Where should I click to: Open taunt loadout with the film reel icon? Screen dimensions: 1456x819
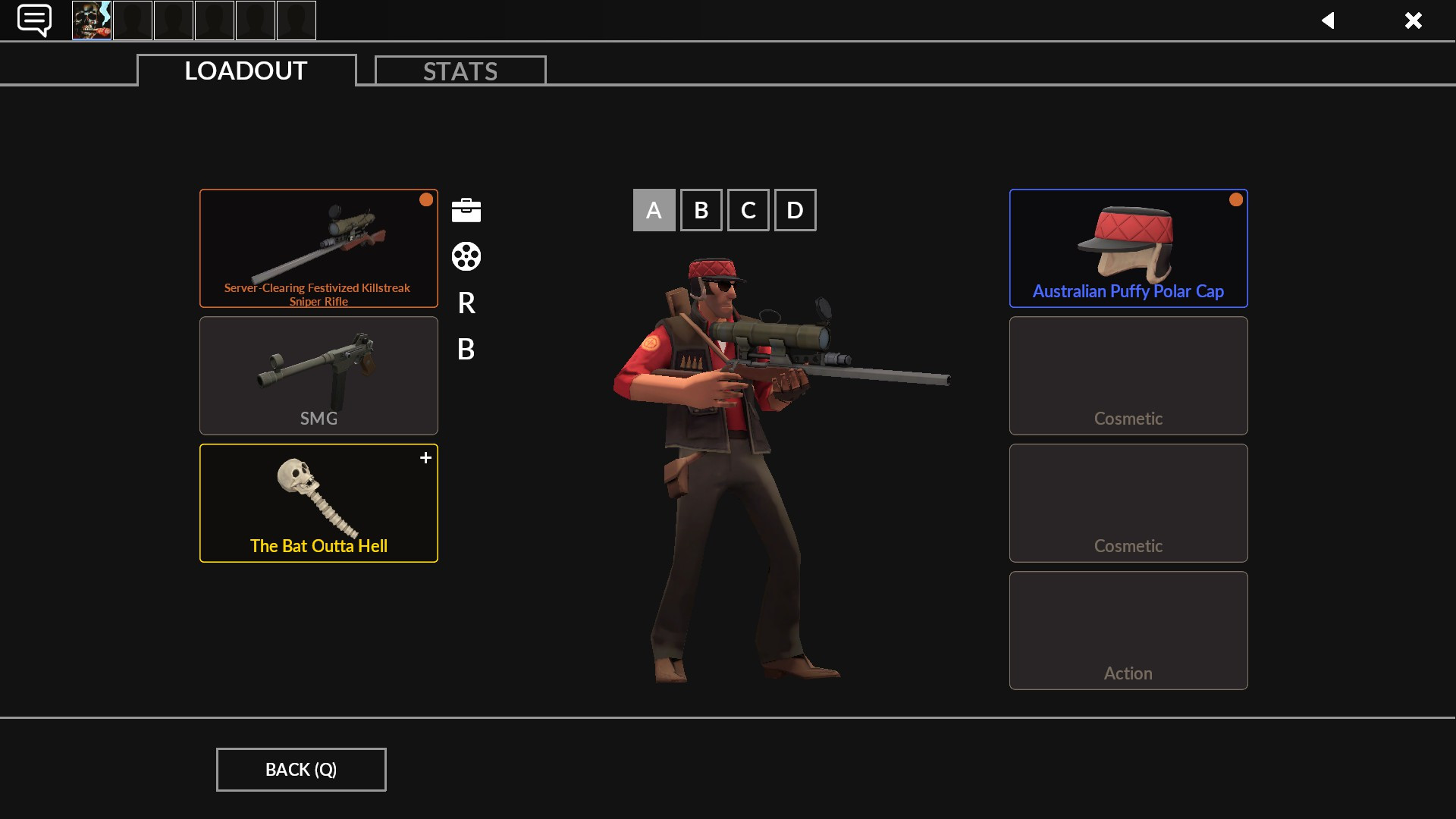(x=465, y=257)
